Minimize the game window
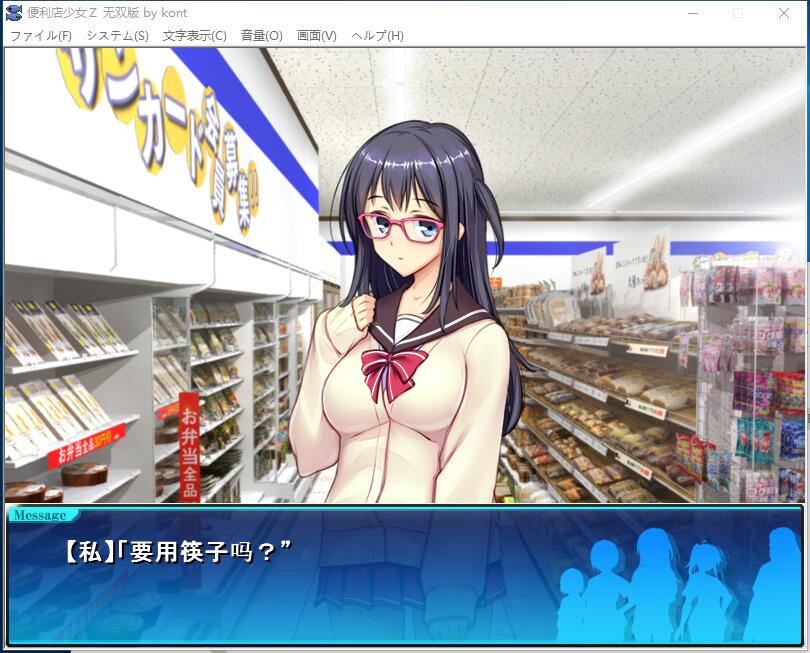 point(692,13)
